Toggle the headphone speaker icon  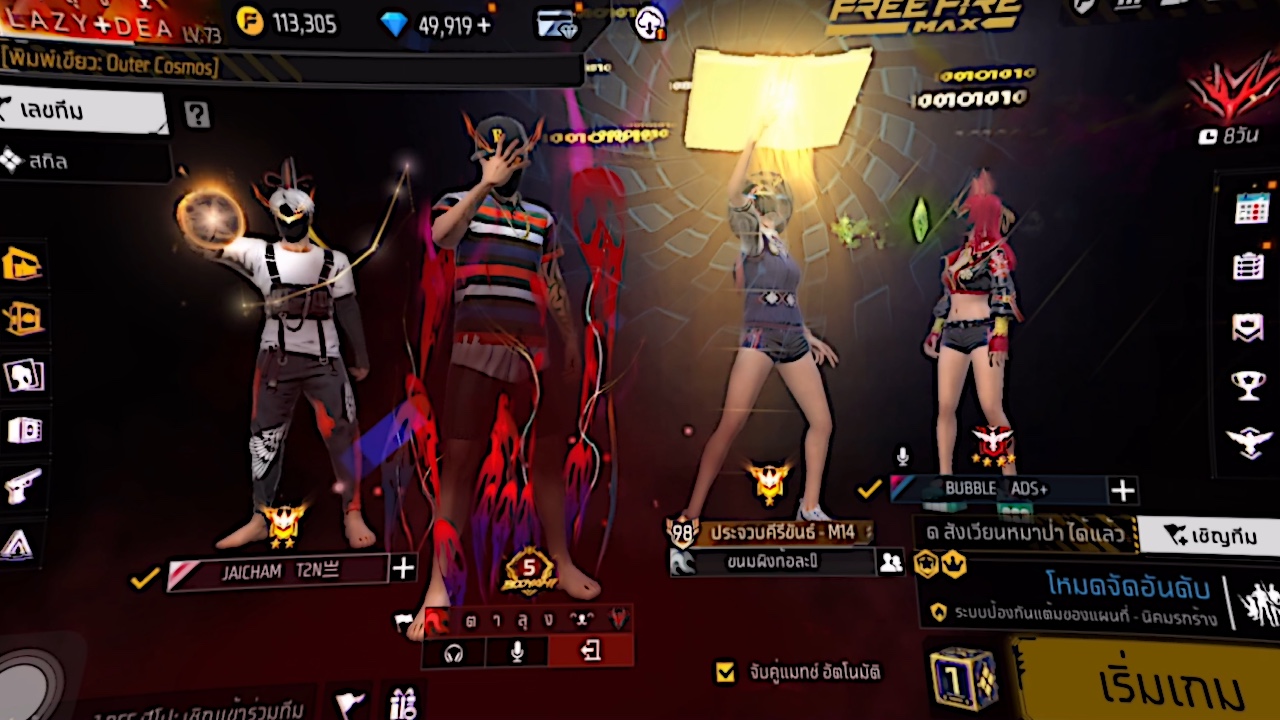pos(454,653)
